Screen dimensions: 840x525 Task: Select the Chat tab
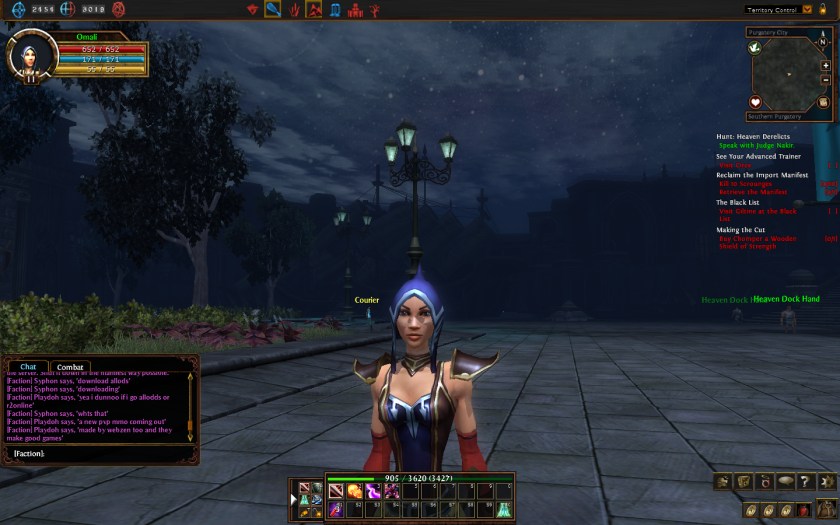(28, 367)
